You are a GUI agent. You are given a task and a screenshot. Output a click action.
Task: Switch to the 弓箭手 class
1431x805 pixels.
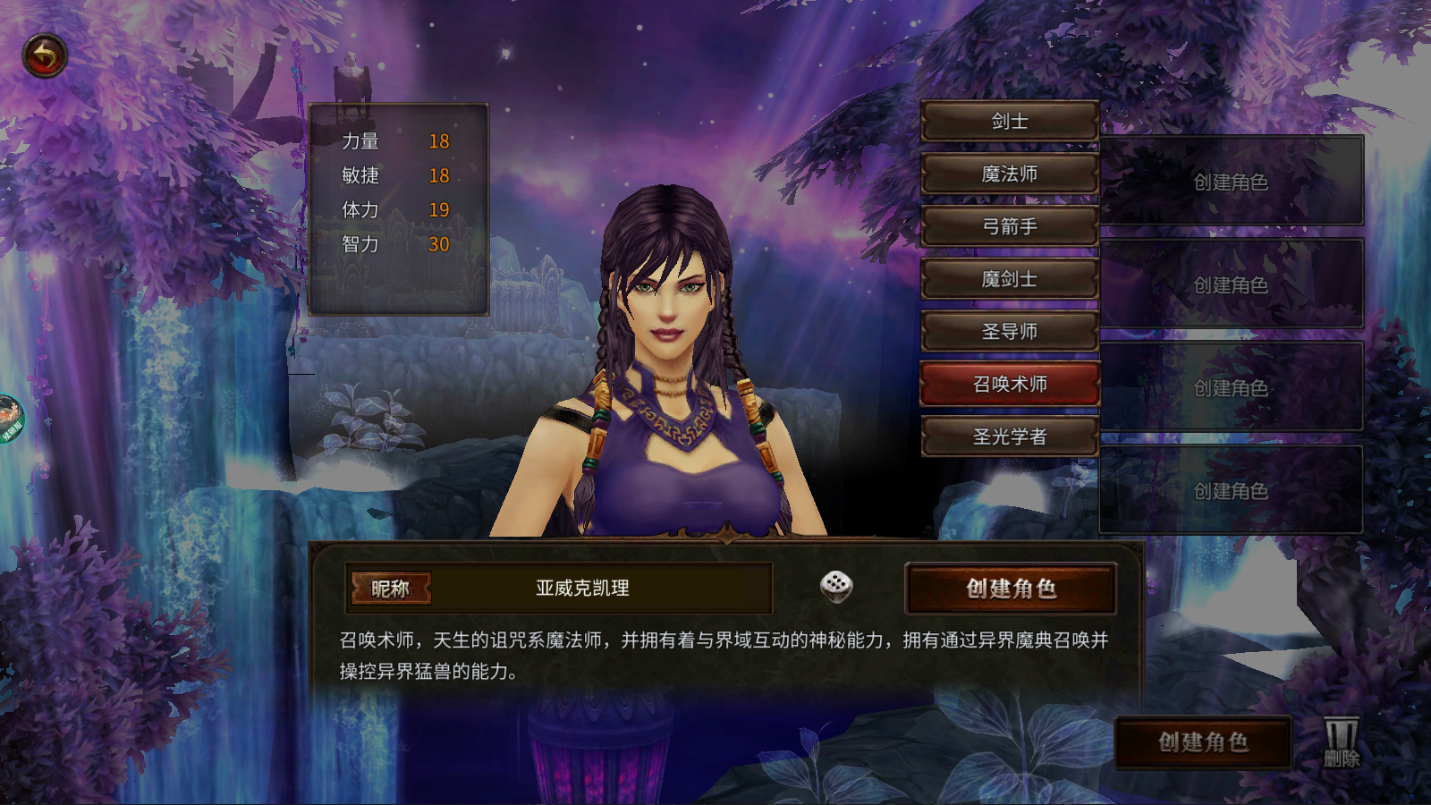coord(1009,227)
